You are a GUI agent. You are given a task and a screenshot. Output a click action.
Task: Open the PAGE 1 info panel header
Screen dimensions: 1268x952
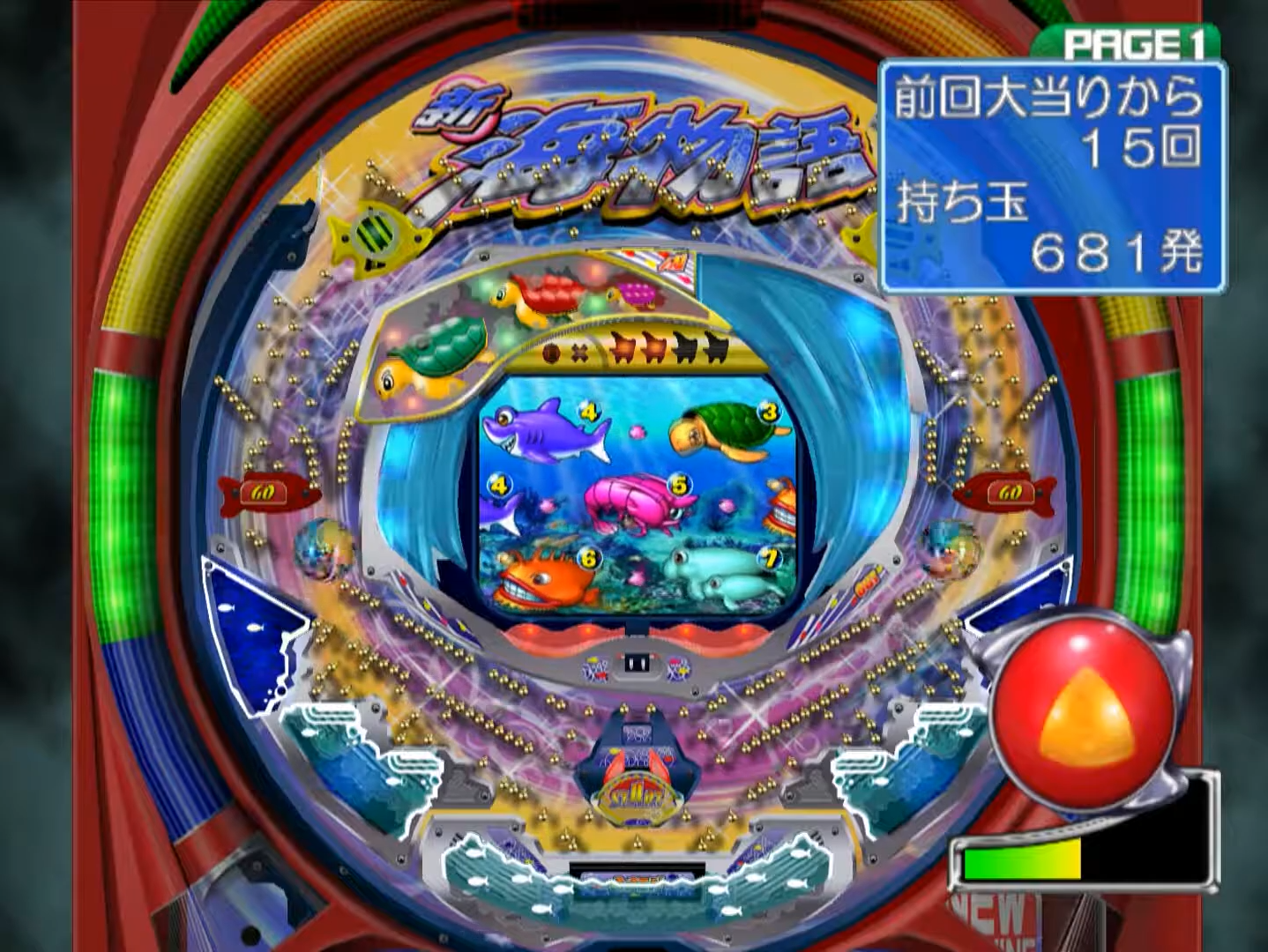[x=1131, y=44]
